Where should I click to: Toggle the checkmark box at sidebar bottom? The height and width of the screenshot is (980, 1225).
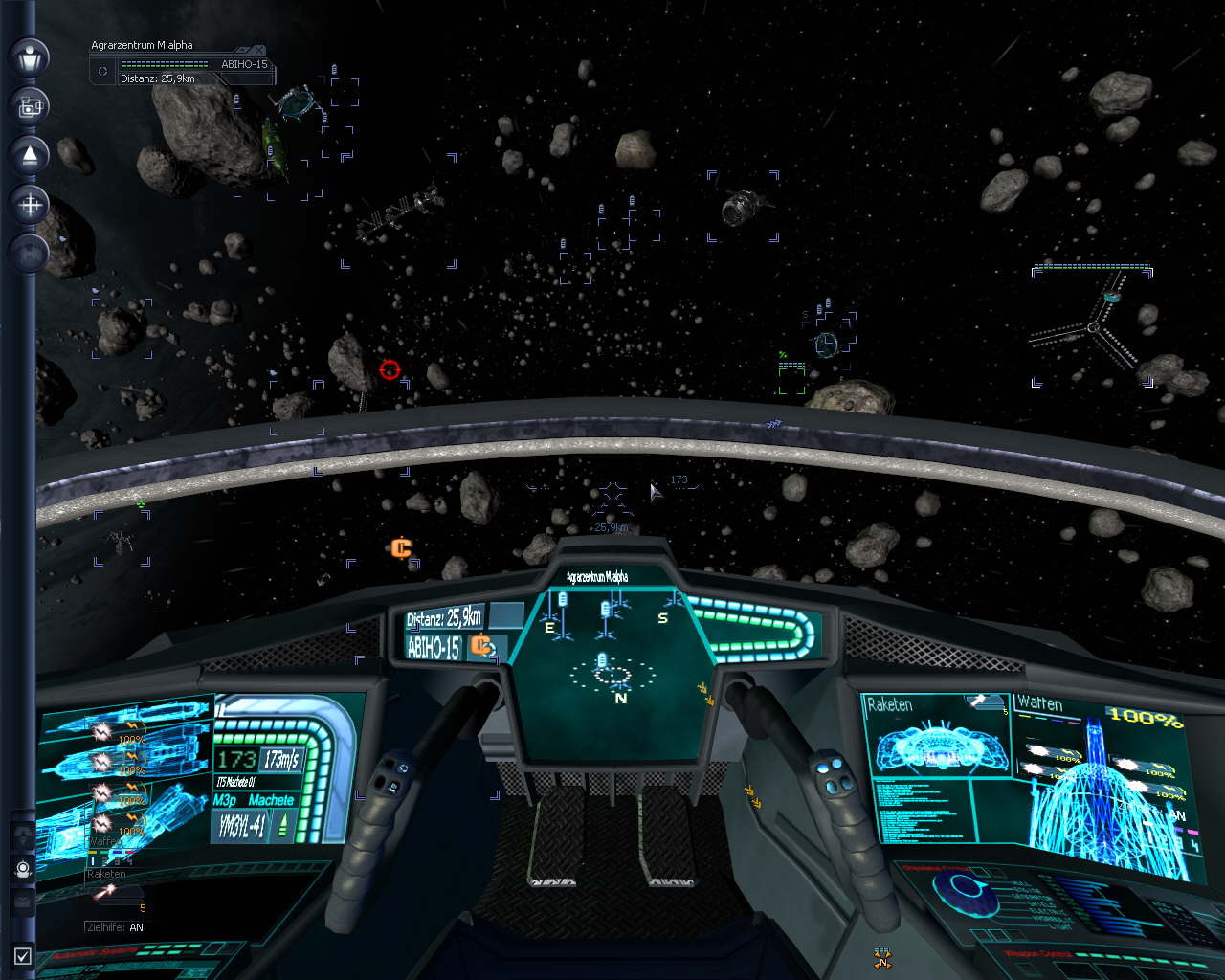pos(23,955)
